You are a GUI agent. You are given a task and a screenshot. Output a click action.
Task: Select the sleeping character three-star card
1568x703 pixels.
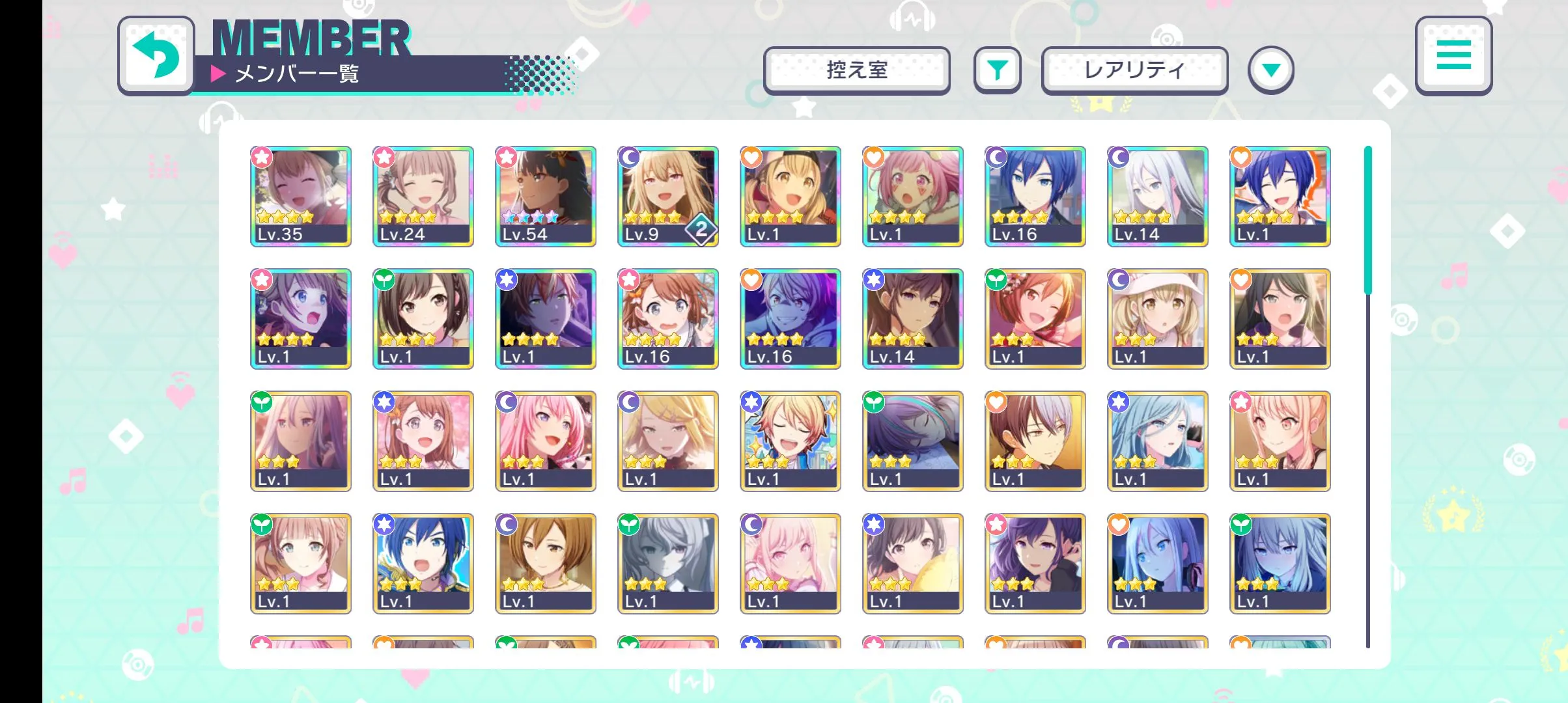click(913, 441)
